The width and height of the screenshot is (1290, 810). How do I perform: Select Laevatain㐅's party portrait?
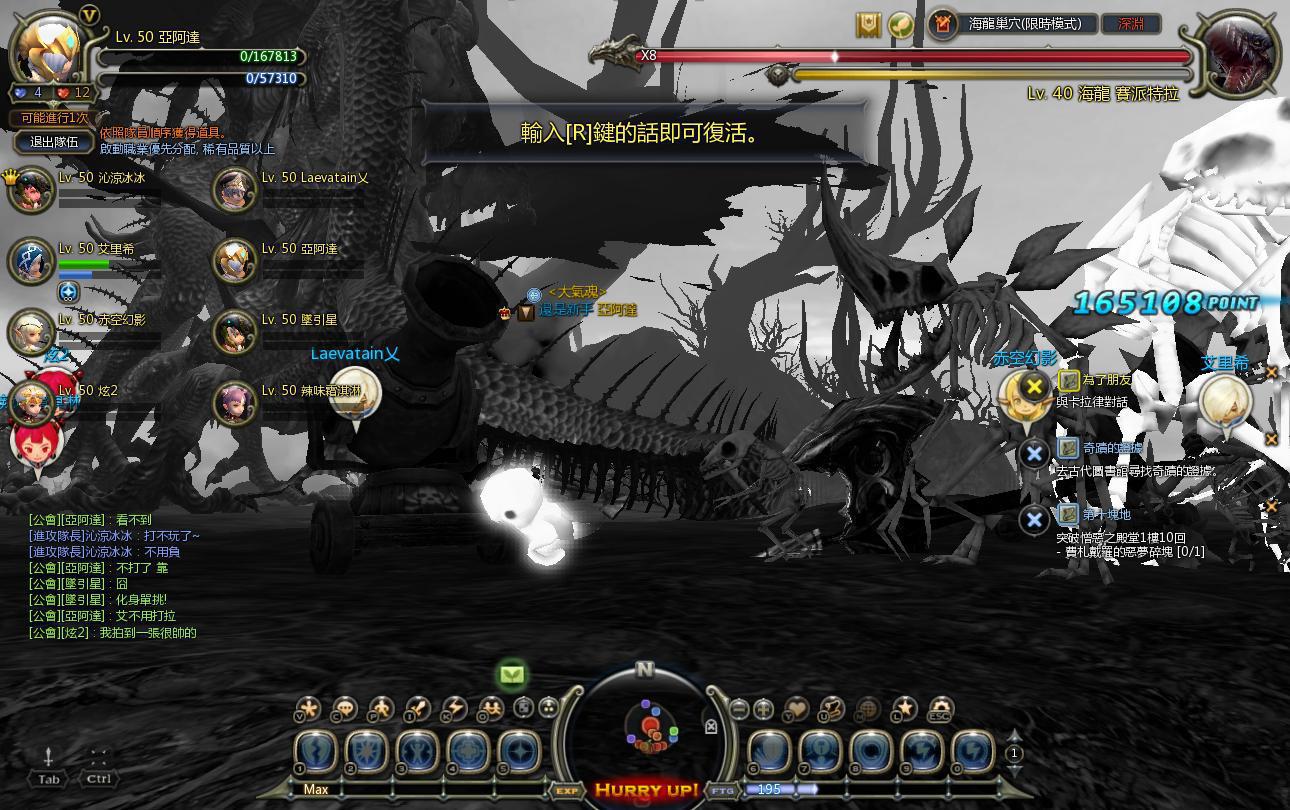click(235, 190)
